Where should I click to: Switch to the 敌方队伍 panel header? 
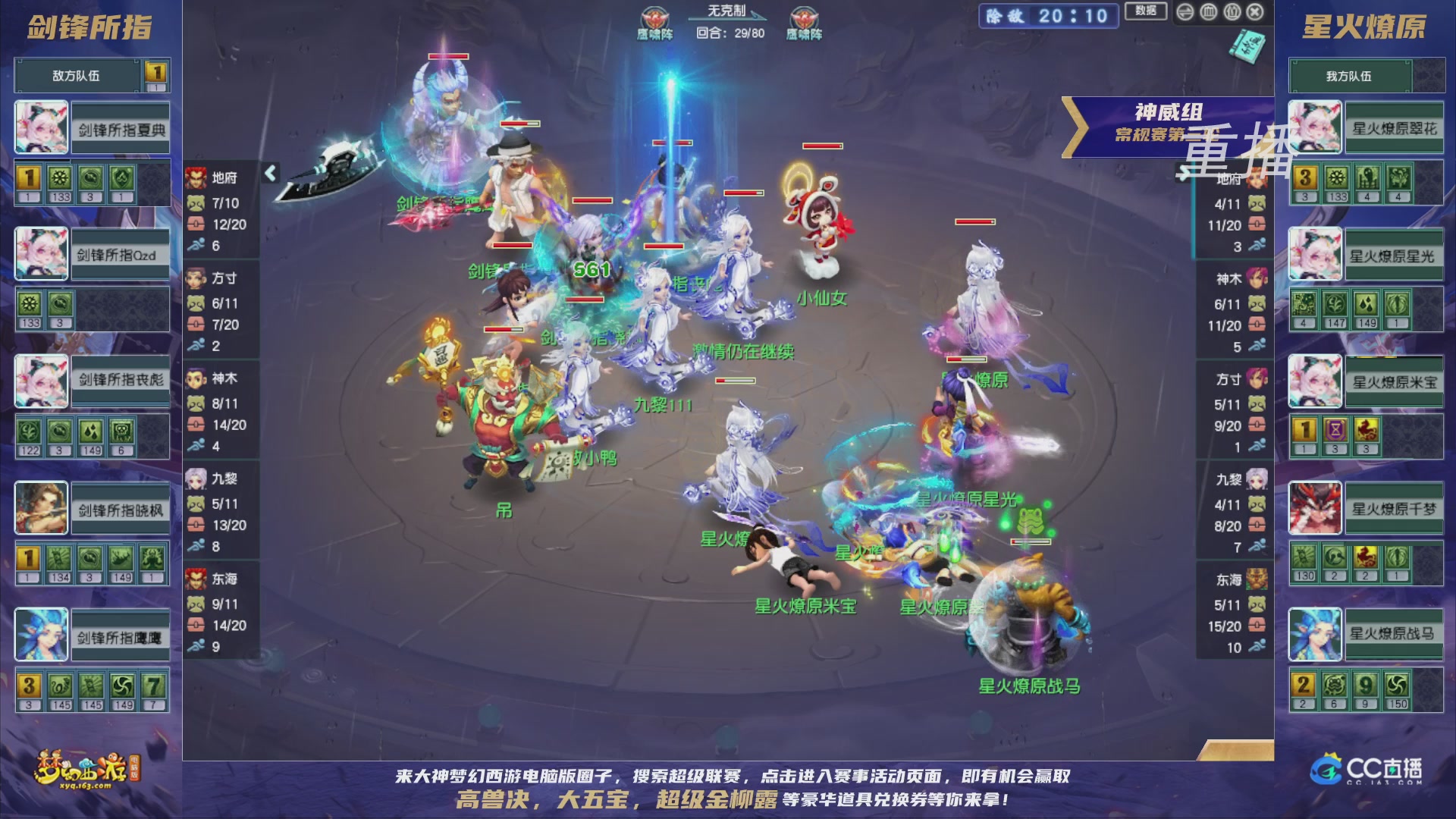click(76, 75)
